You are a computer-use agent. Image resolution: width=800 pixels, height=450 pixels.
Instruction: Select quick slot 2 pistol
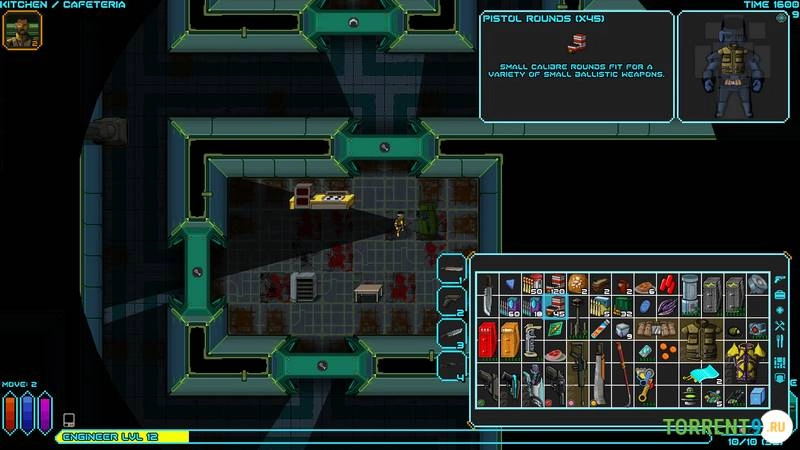point(452,300)
